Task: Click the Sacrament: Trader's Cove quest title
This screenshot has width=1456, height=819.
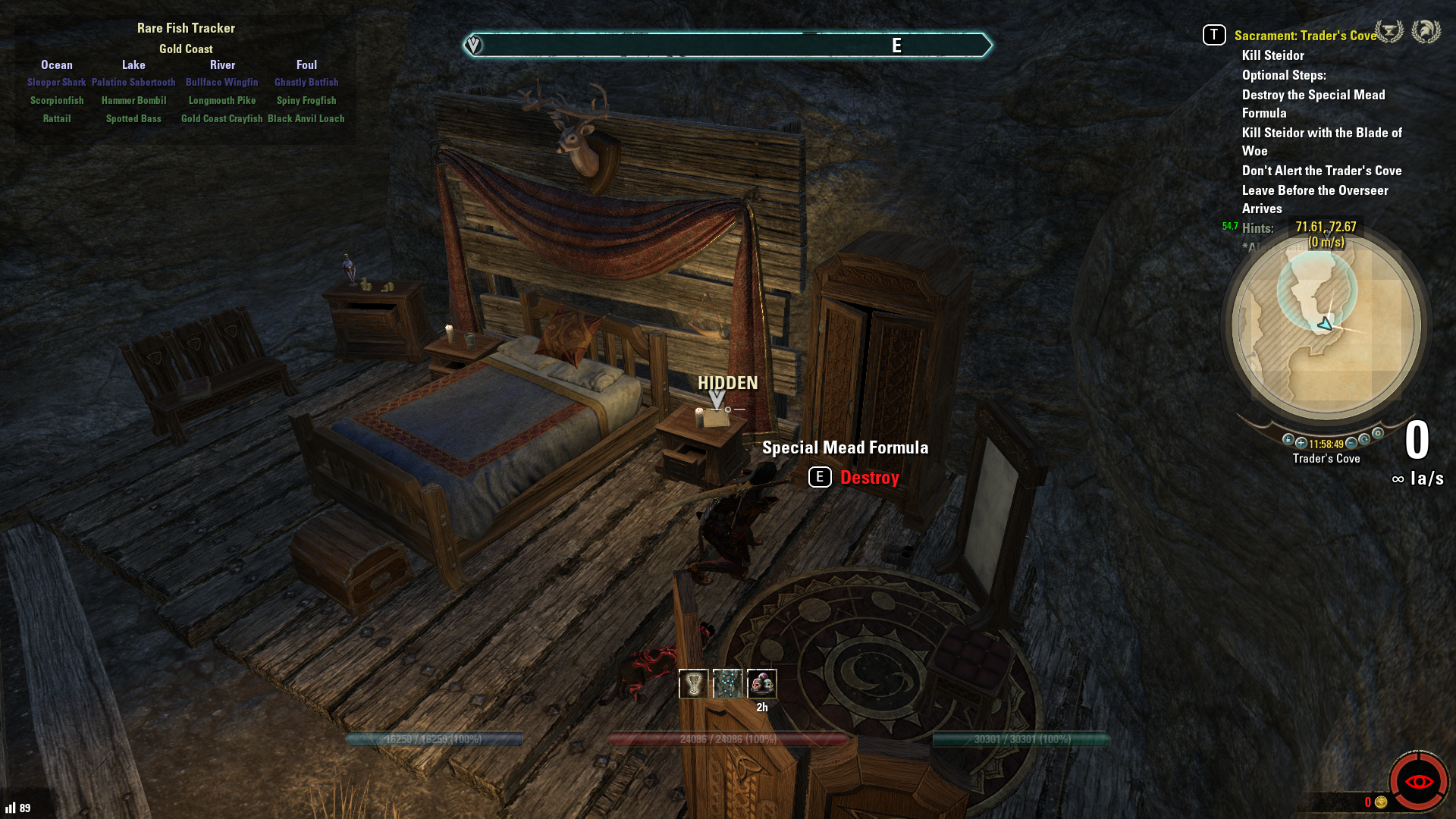Action: tap(1304, 36)
